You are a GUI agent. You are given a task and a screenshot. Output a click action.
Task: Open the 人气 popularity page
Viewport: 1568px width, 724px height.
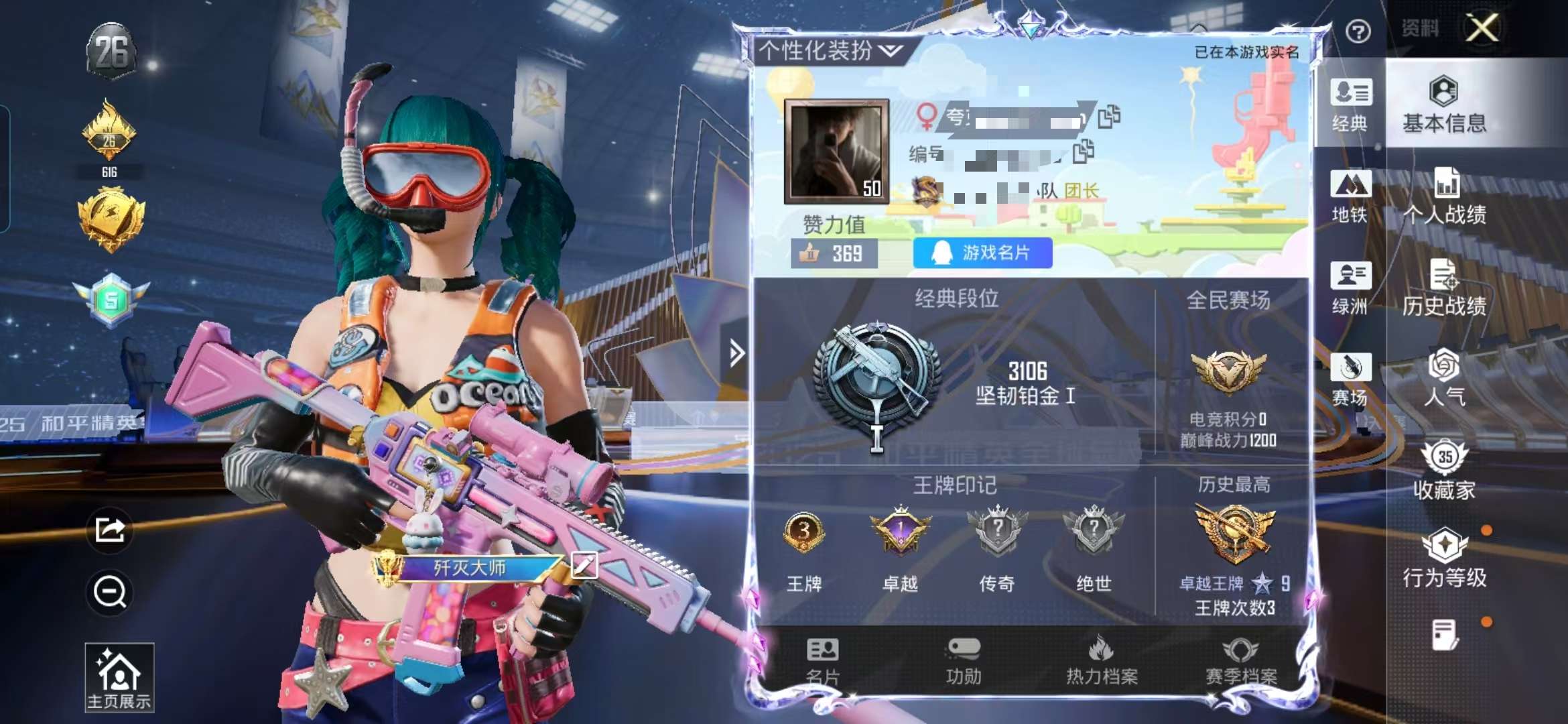[x=1444, y=379]
